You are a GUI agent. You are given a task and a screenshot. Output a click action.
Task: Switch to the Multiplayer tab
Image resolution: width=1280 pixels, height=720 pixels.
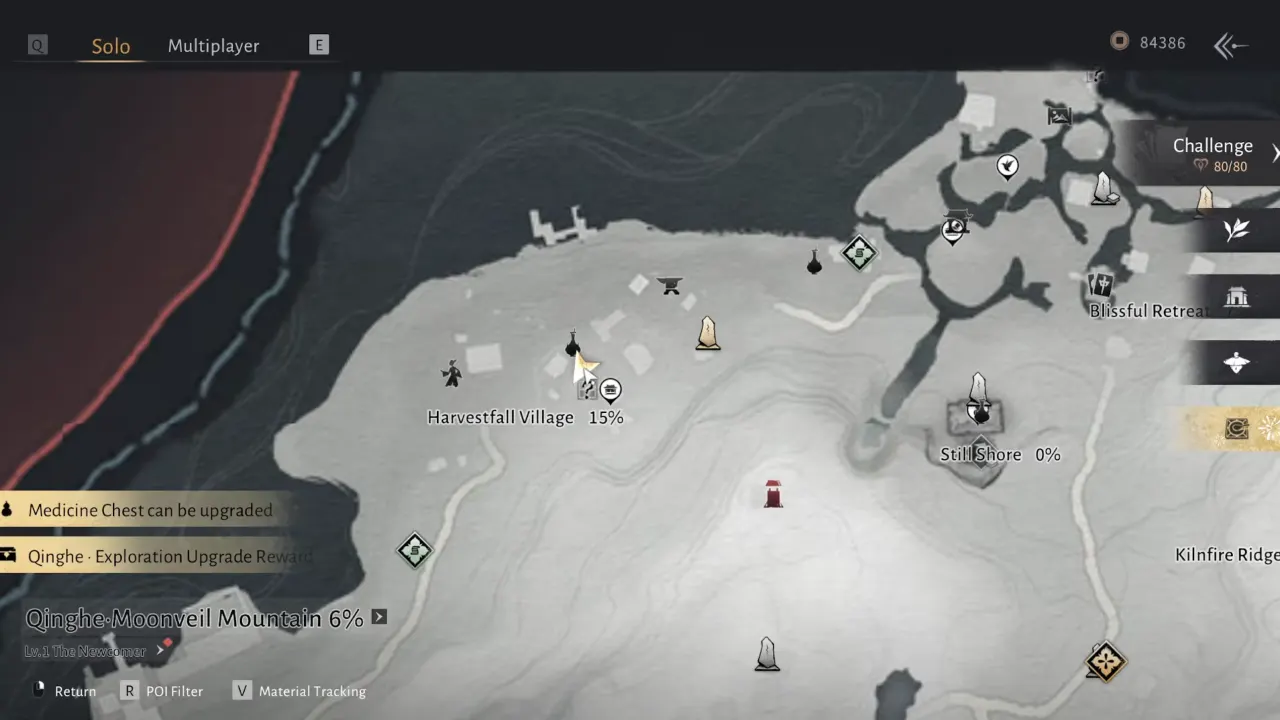(213, 46)
